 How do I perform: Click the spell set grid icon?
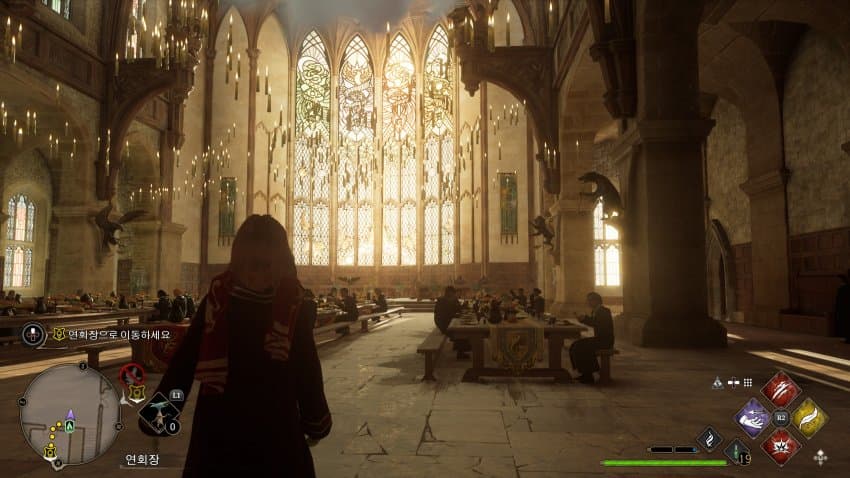[748, 382]
